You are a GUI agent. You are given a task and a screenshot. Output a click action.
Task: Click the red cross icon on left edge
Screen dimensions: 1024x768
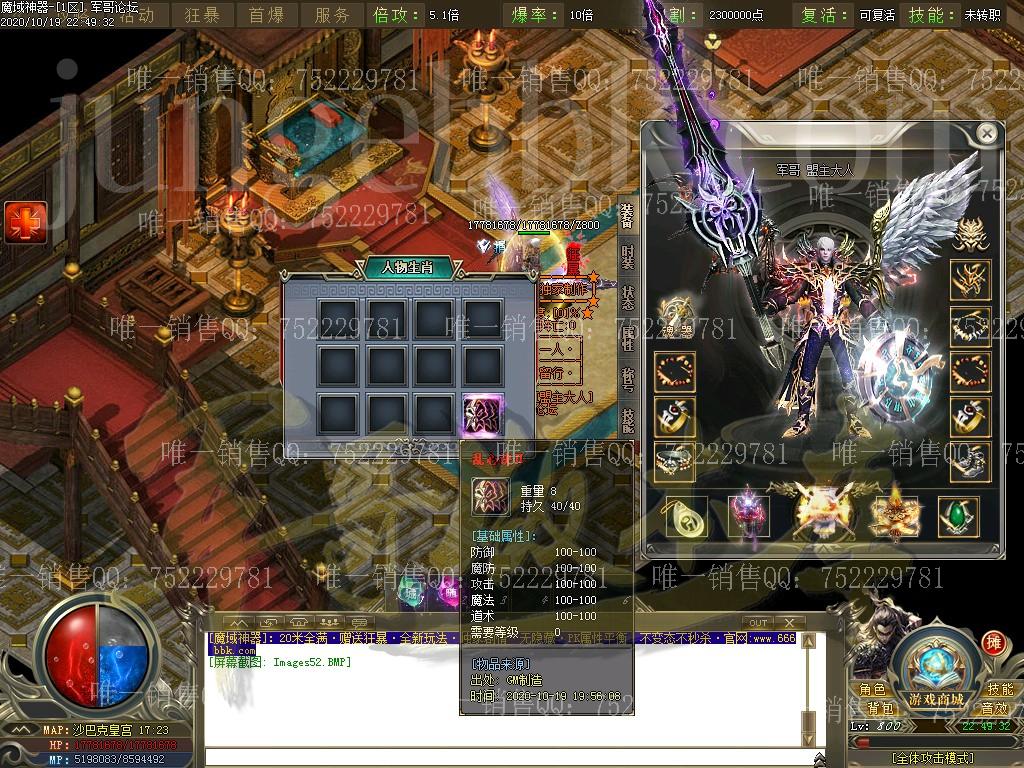point(25,221)
